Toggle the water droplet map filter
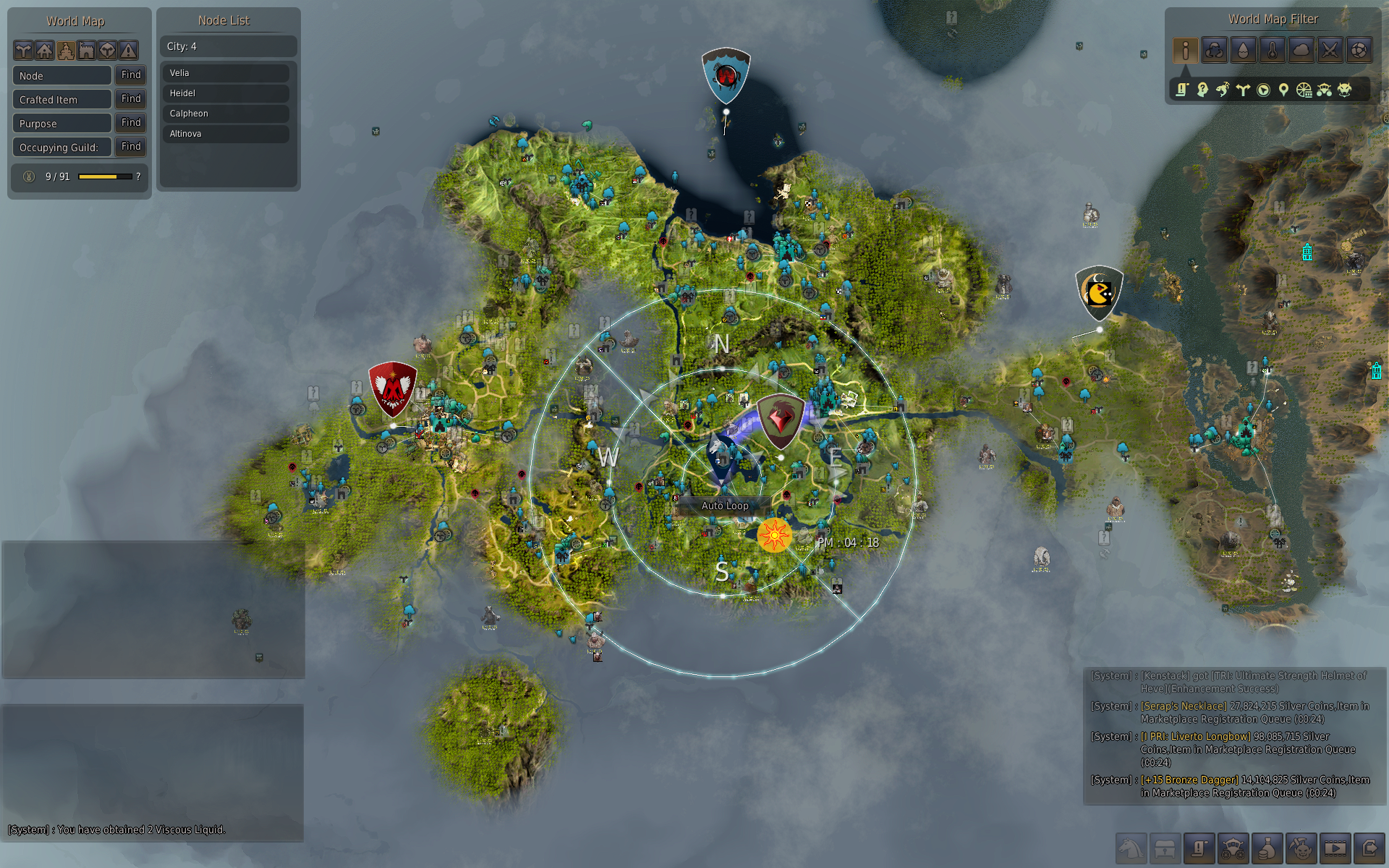Image resolution: width=1389 pixels, height=868 pixels. 1243,50
